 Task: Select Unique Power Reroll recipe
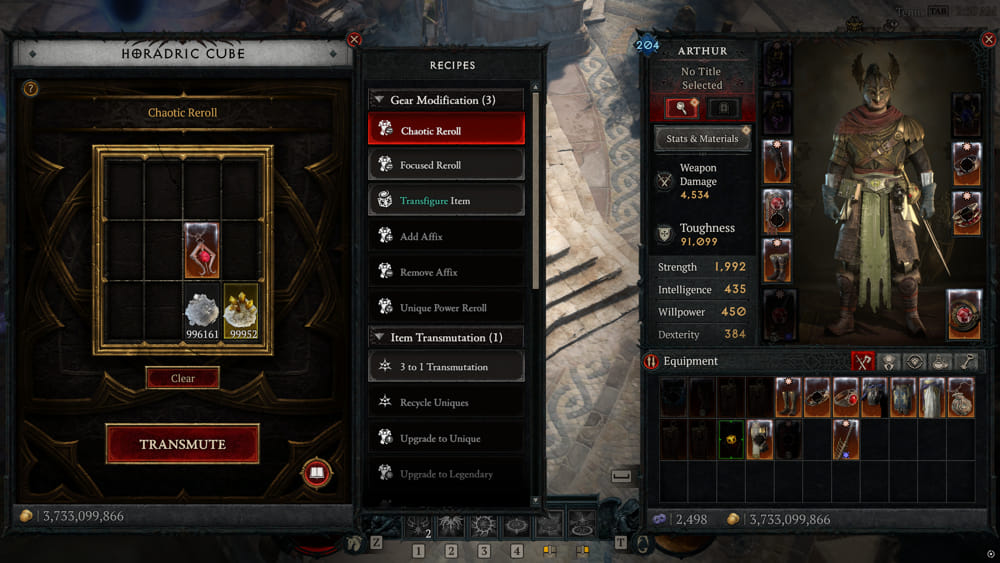446,307
